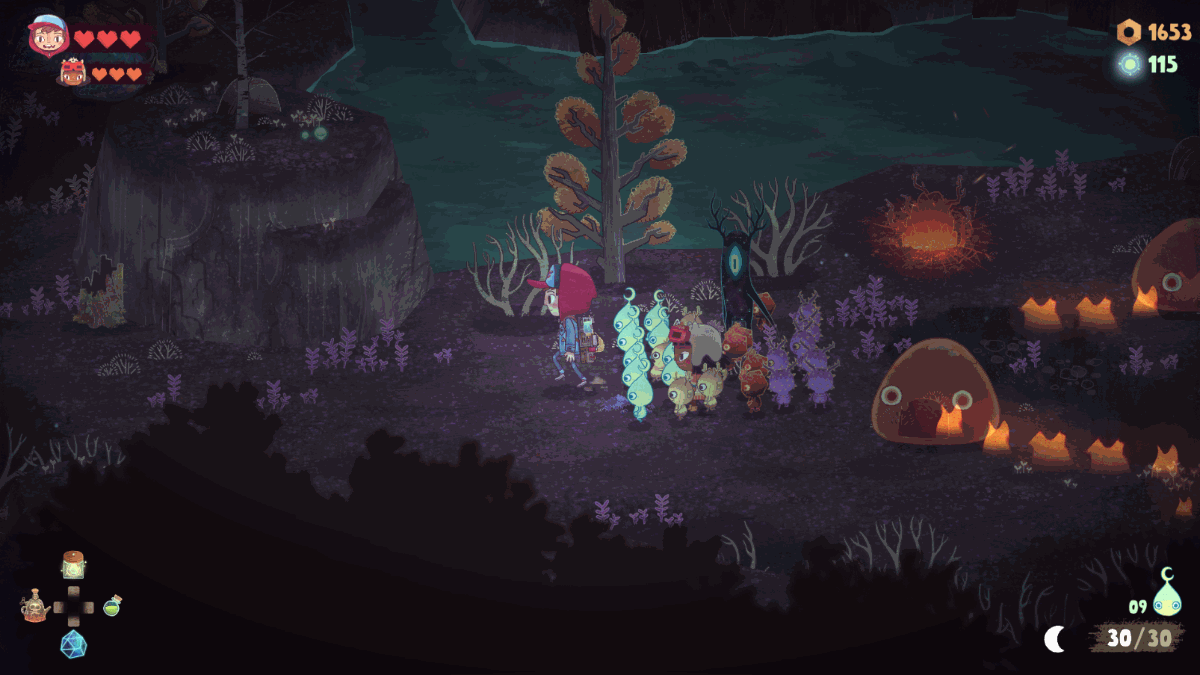This screenshot has height=675, width=1200.
Task: Choose the green potion flask
Action: tap(112, 605)
